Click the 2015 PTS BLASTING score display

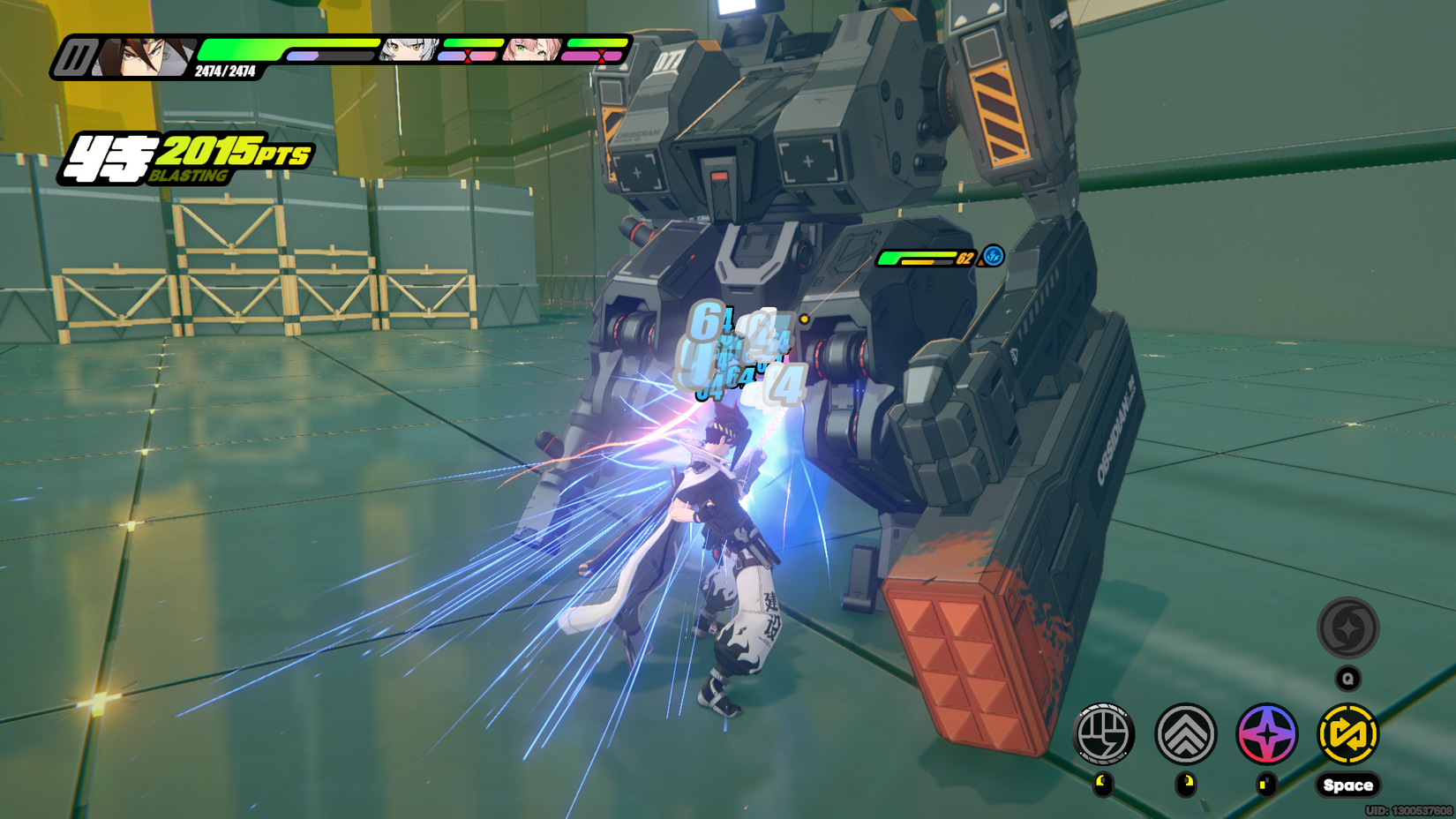(190, 153)
